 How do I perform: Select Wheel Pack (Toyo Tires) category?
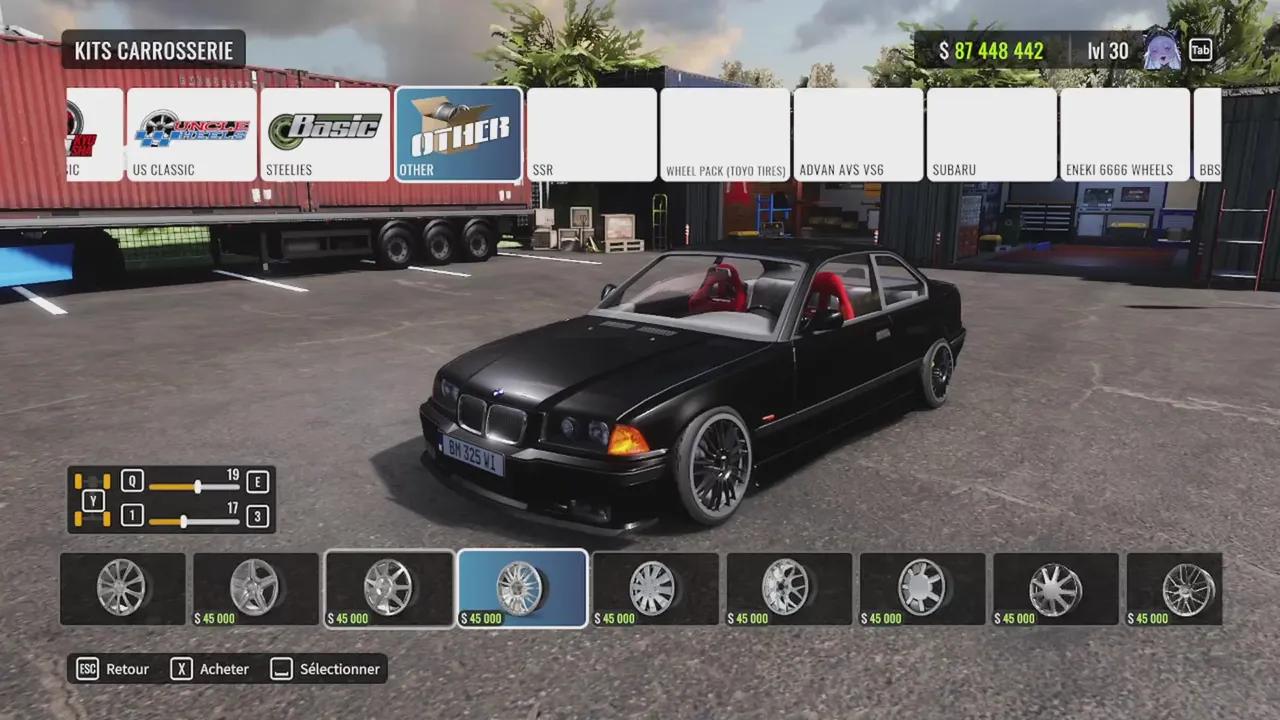pyautogui.click(x=725, y=134)
